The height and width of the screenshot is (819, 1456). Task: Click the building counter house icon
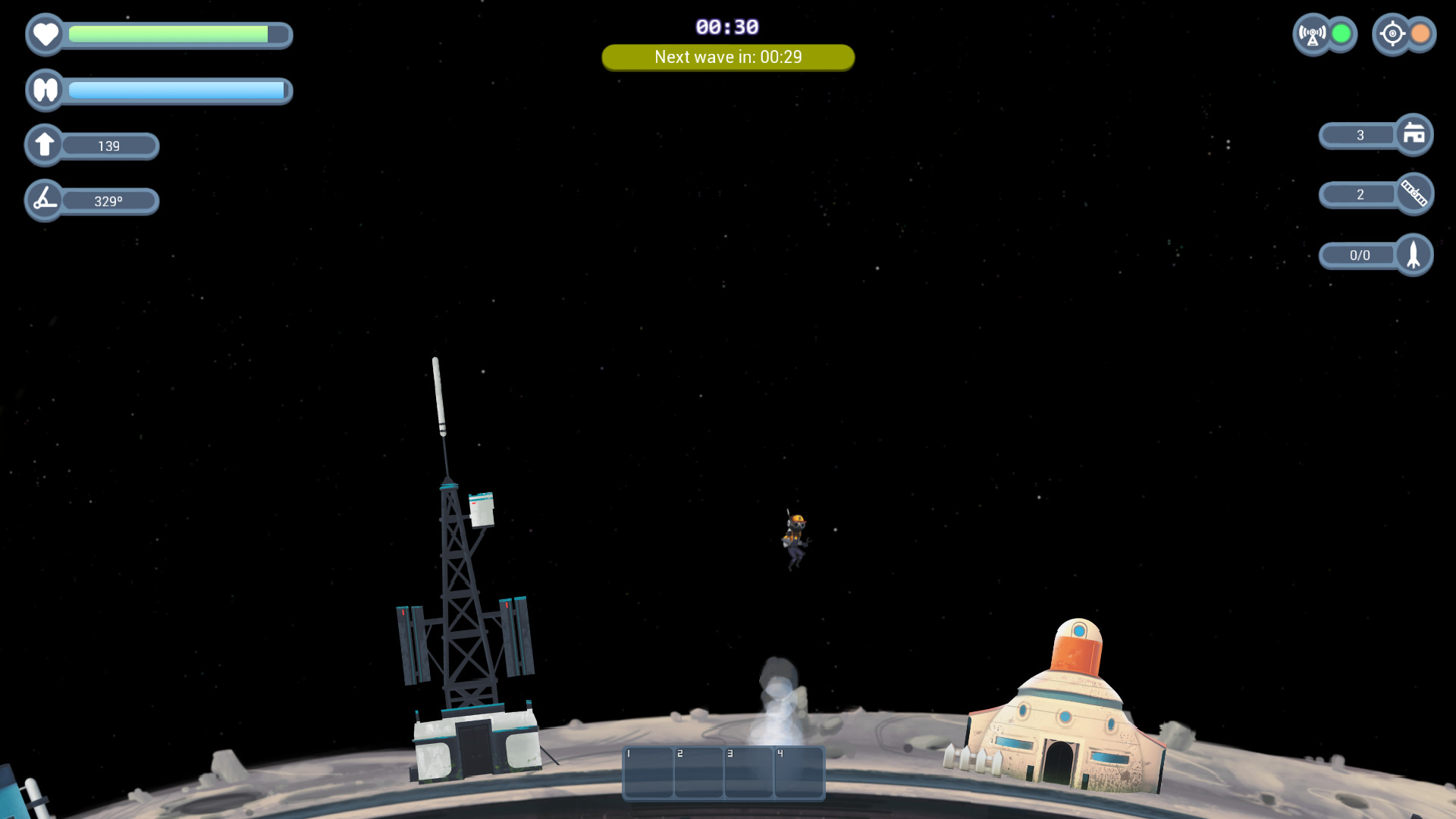tap(1414, 135)
